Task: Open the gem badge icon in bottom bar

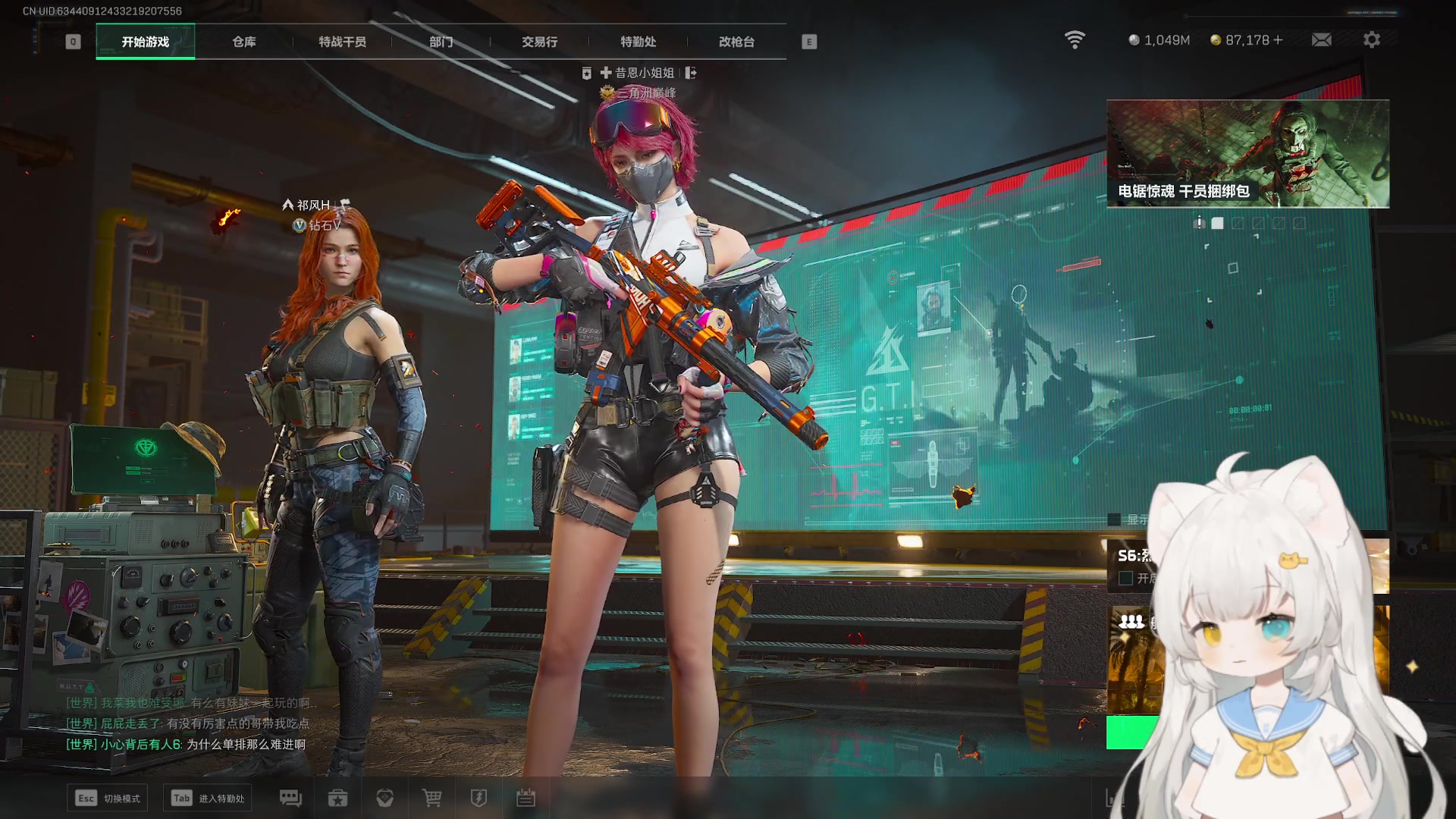Action: point(384,798)
